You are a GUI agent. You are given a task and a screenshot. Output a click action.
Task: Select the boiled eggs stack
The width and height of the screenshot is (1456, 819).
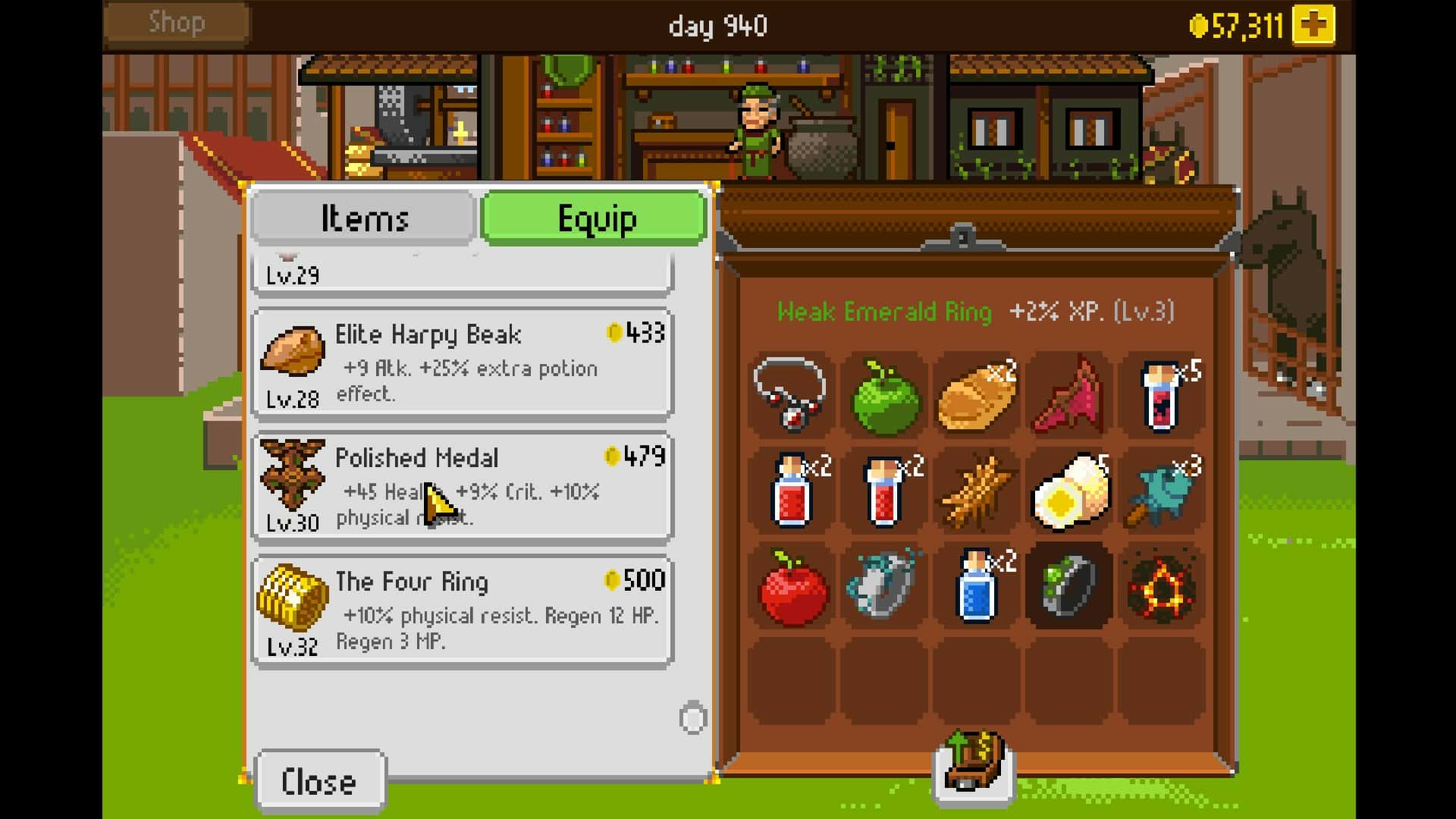(x=1068, y=493)
